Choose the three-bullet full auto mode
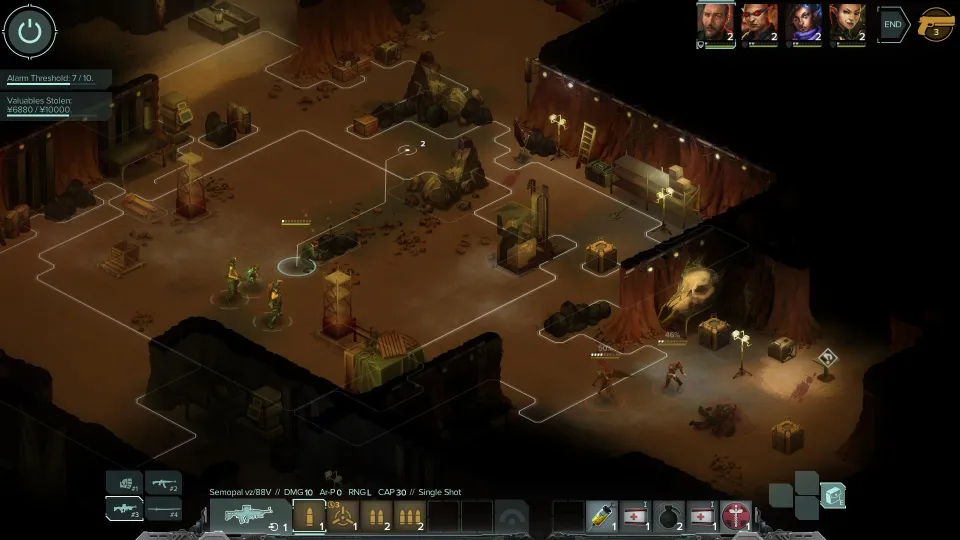The height and width of the screenshot is (540, 960). click(x=410, y=516)
